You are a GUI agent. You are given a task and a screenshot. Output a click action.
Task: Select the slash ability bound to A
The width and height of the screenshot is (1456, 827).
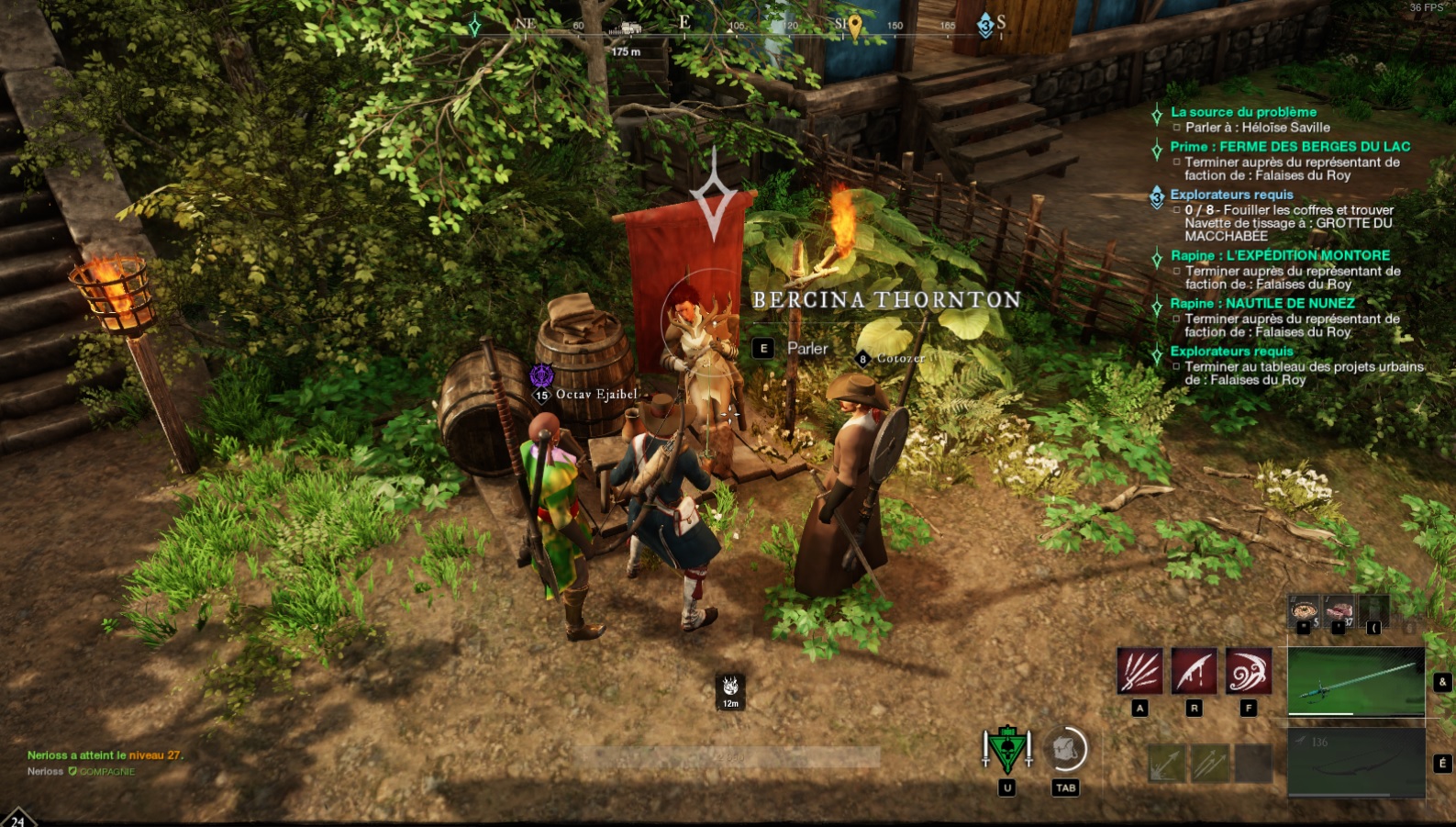pos(1139,671)
